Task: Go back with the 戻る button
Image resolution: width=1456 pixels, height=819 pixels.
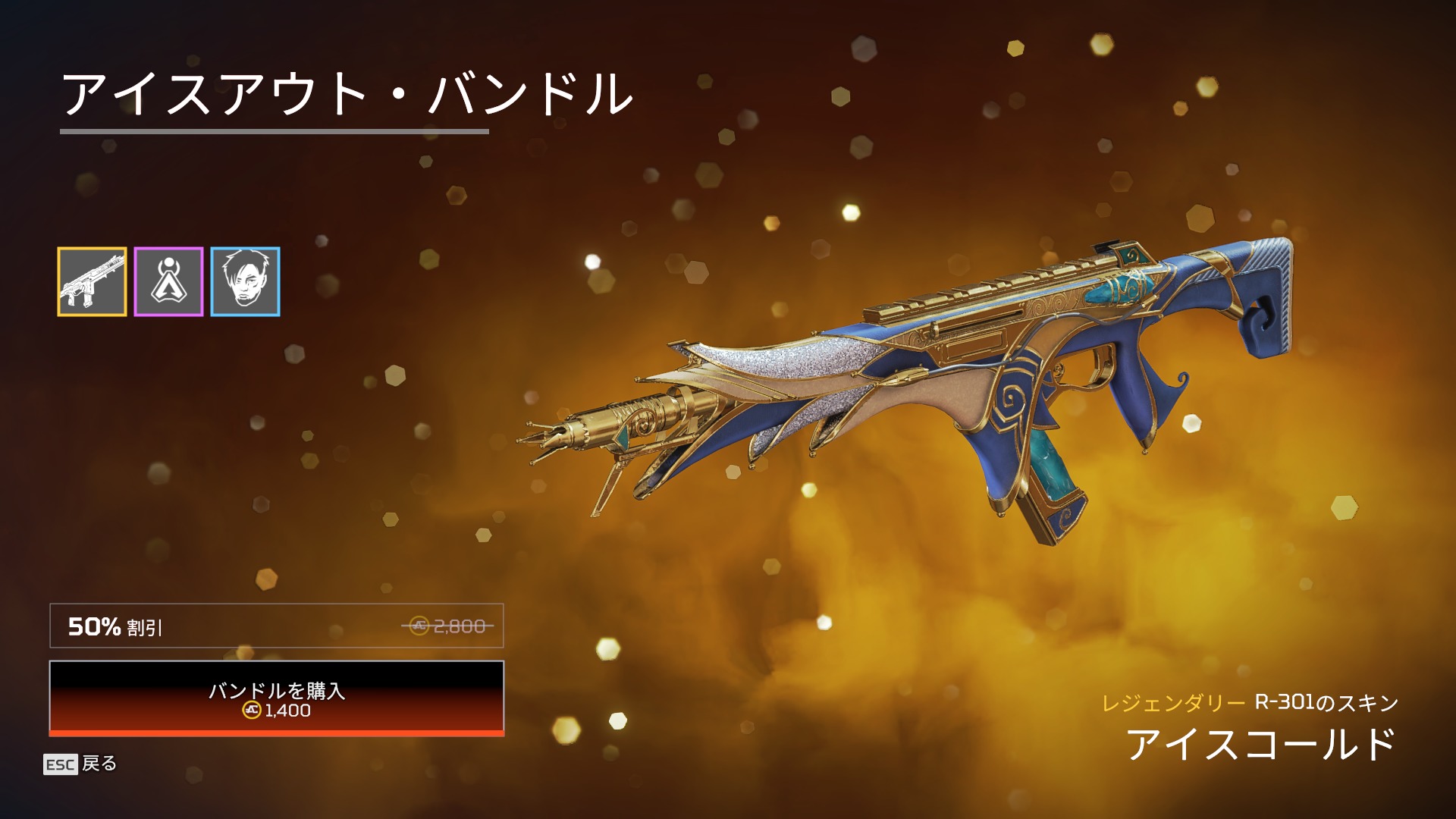Action: click(81, 764)
